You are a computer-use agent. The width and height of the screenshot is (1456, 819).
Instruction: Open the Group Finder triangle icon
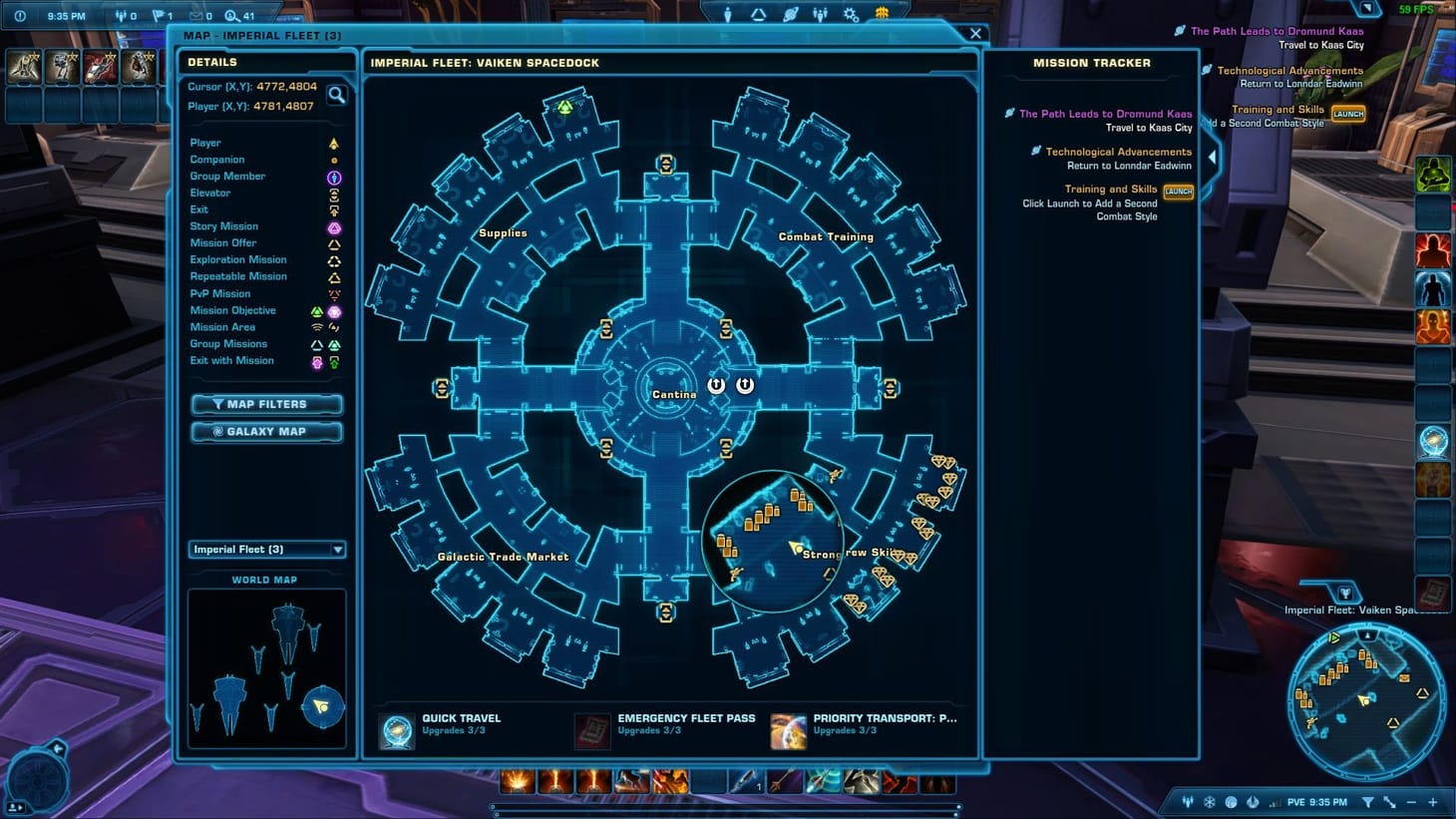756,13
